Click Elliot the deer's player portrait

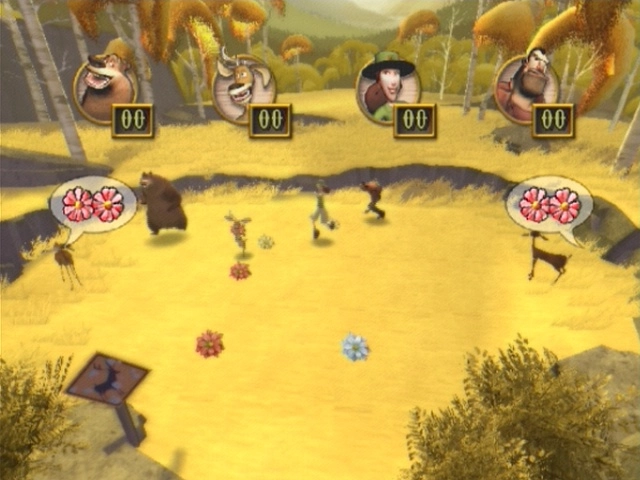click(243, 87)
